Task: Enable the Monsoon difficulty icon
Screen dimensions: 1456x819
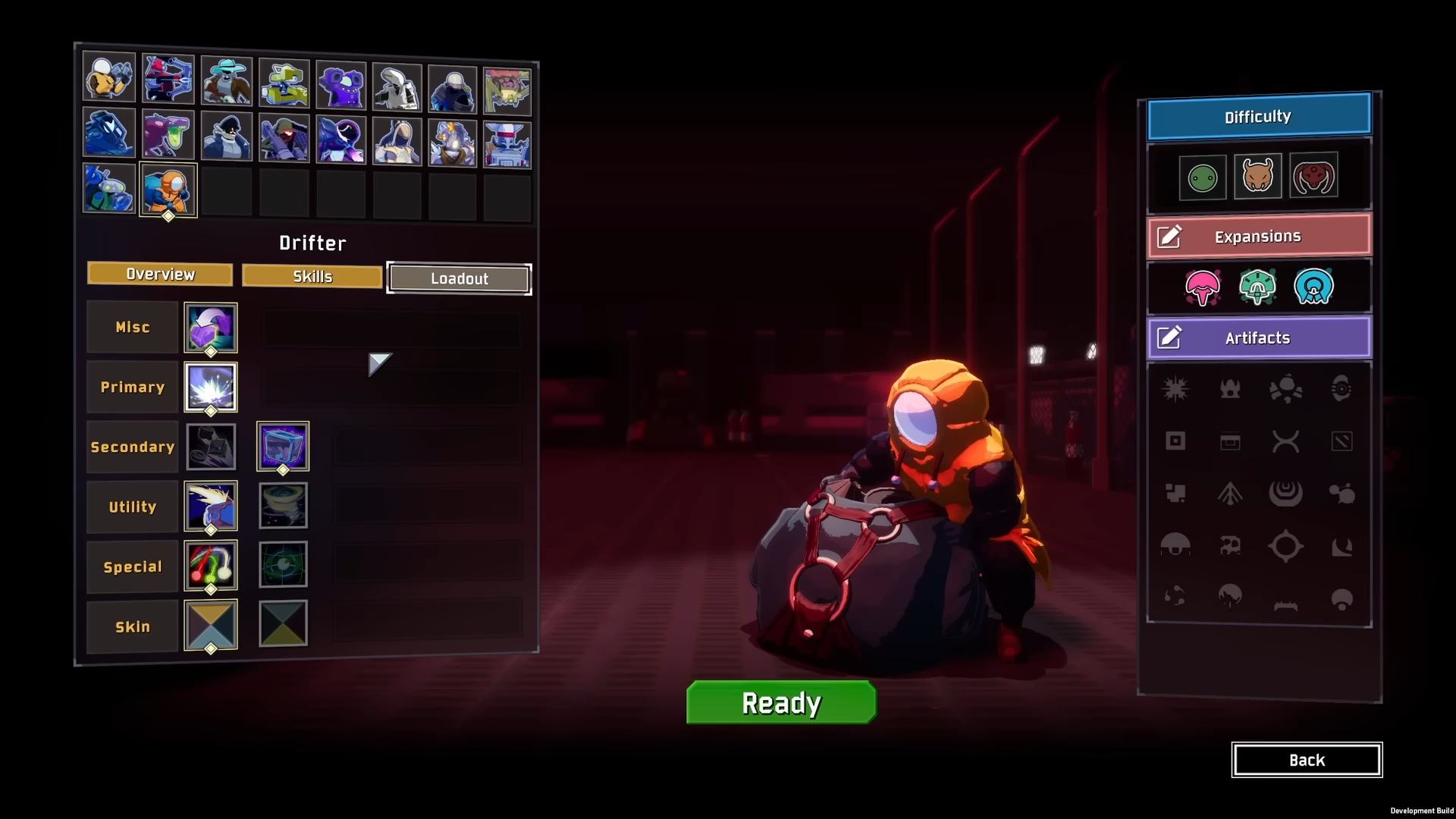Action: point(1315,176)
